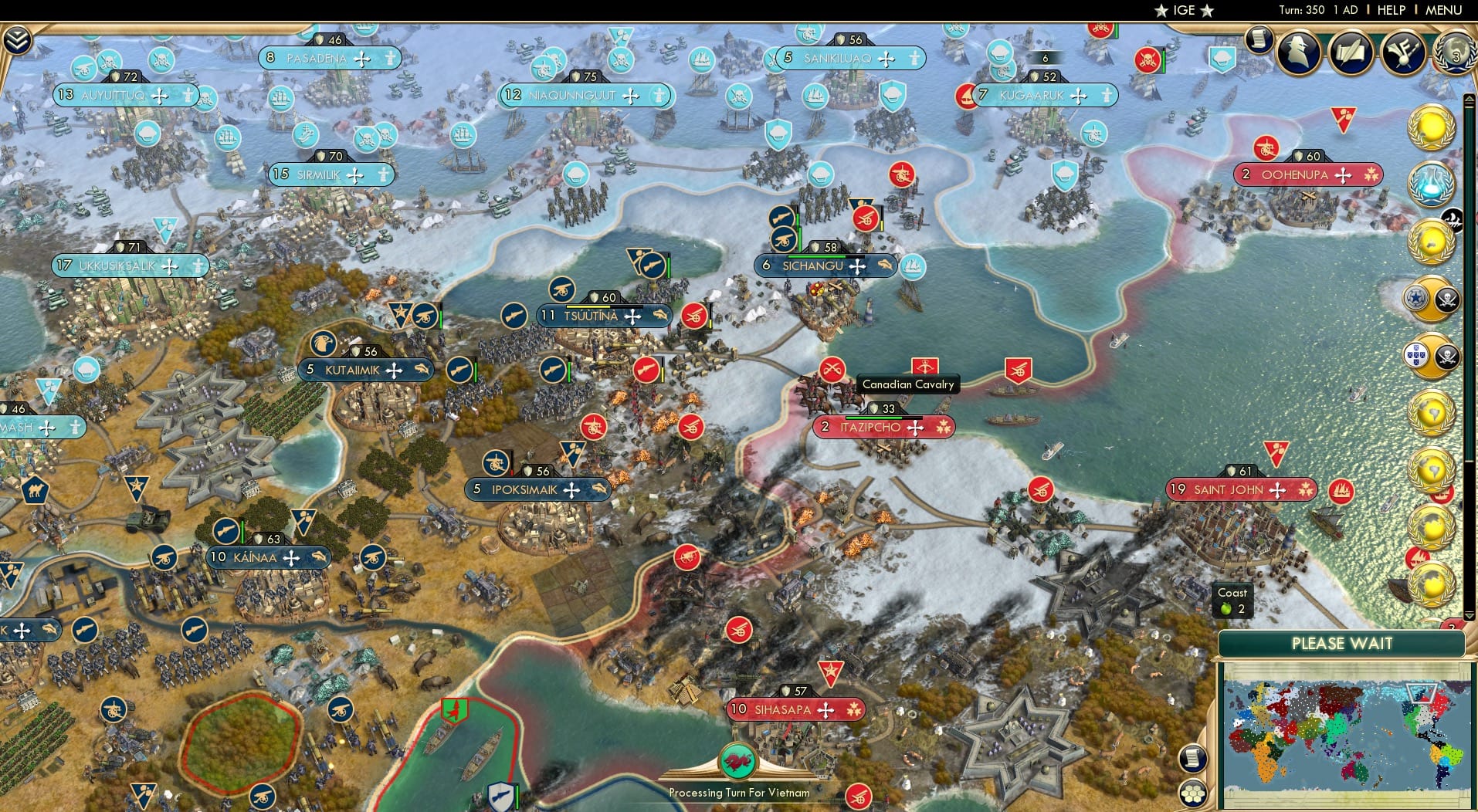Open the notification scroll and quill icon

(1350, 52)
